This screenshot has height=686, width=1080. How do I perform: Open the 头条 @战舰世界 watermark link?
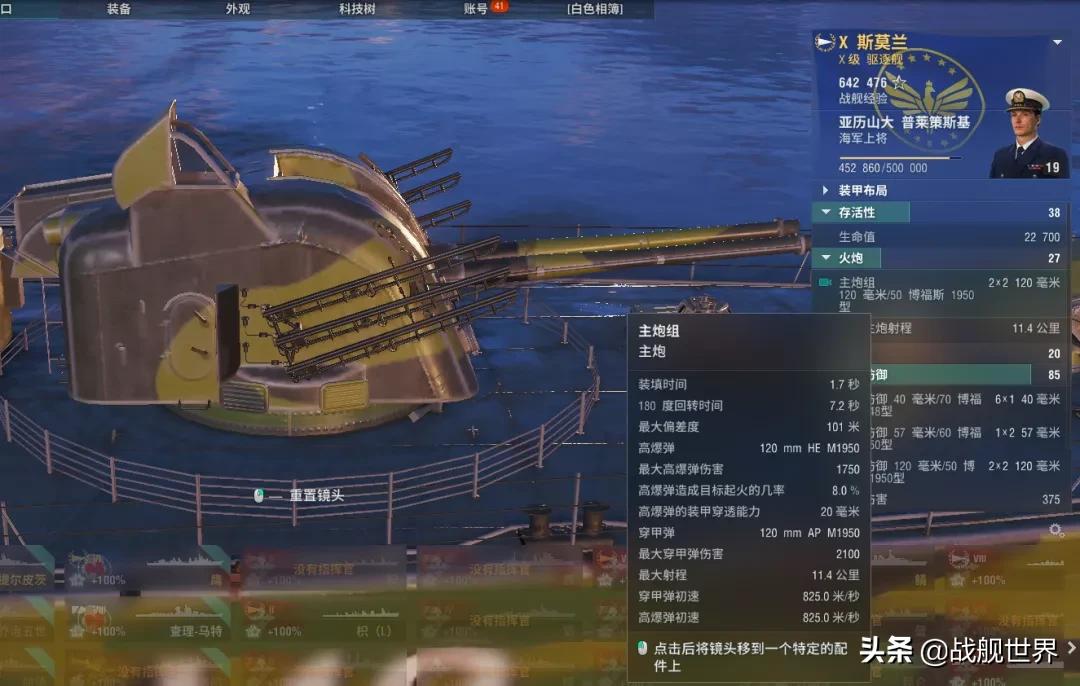point(958,651)
